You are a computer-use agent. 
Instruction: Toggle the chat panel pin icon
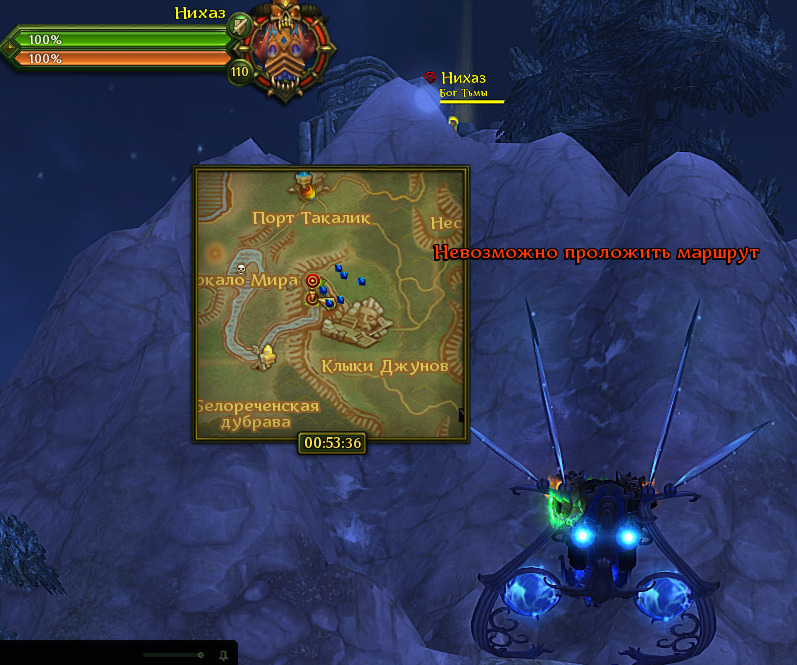[x=223, y=655]
